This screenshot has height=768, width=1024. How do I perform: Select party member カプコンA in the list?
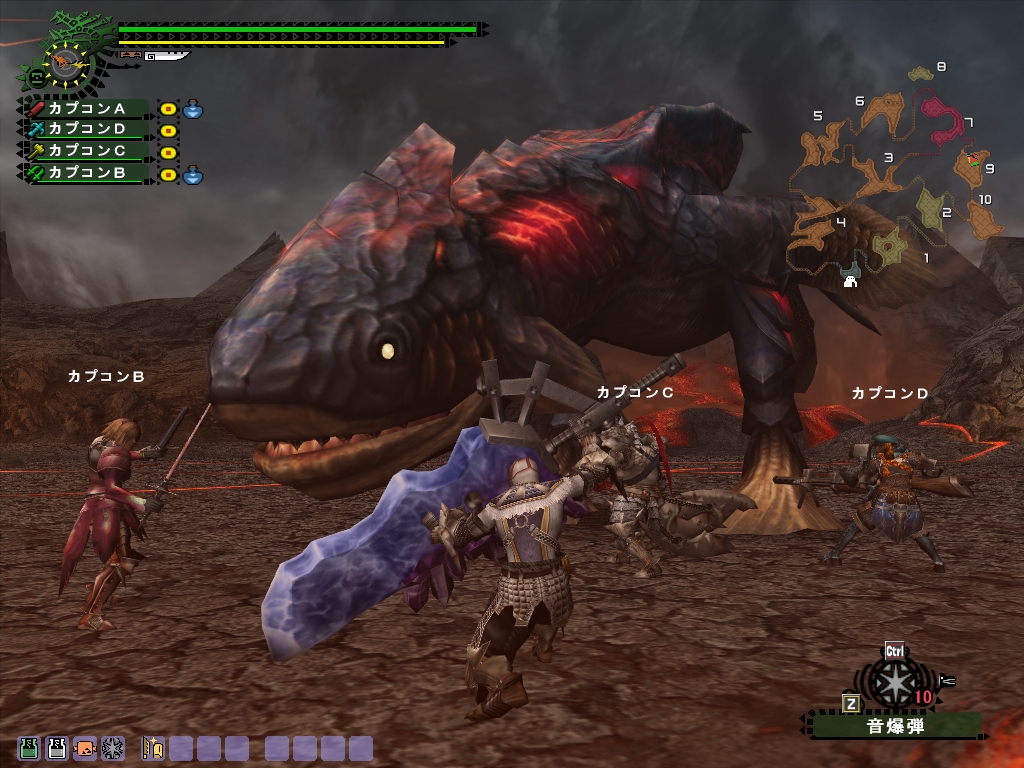[86, 108]
